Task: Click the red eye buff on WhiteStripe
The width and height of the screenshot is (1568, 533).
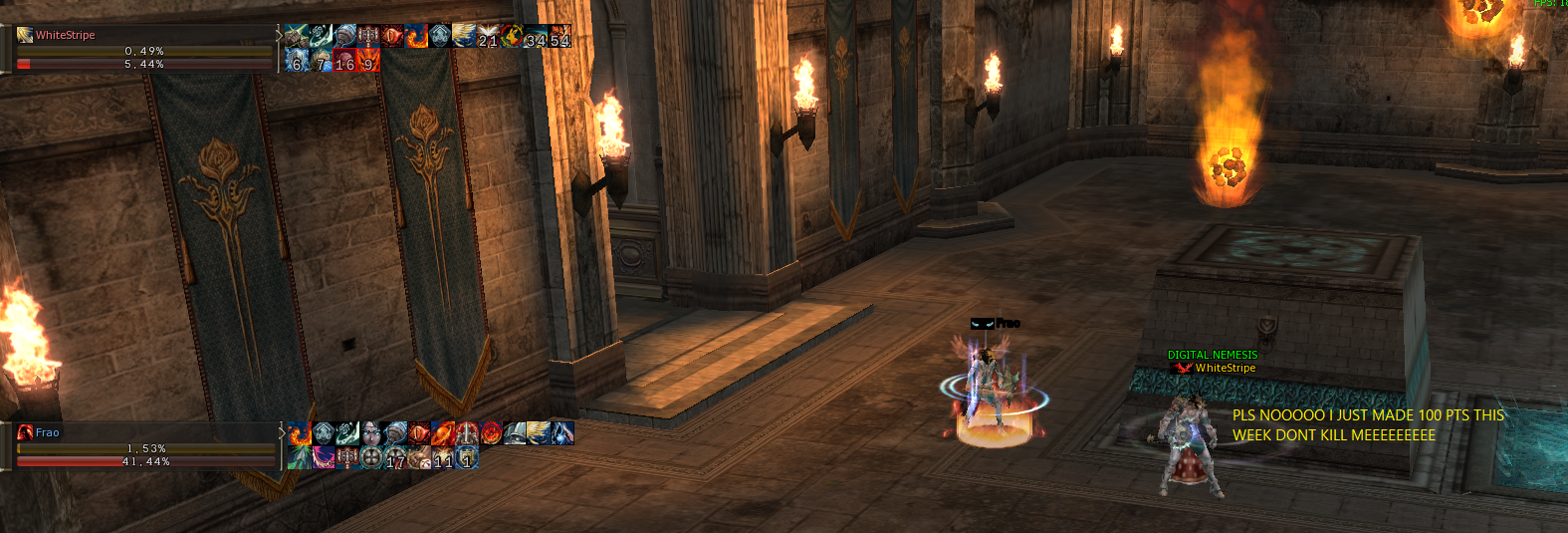Action: pos(392,36)
